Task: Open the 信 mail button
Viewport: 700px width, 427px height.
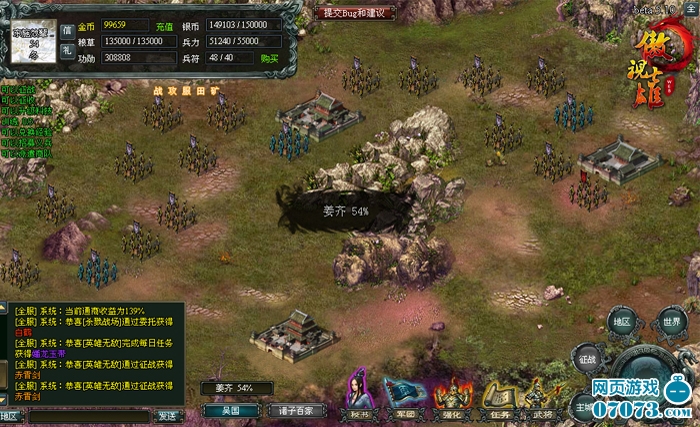Action: click(x=67, y=29)
